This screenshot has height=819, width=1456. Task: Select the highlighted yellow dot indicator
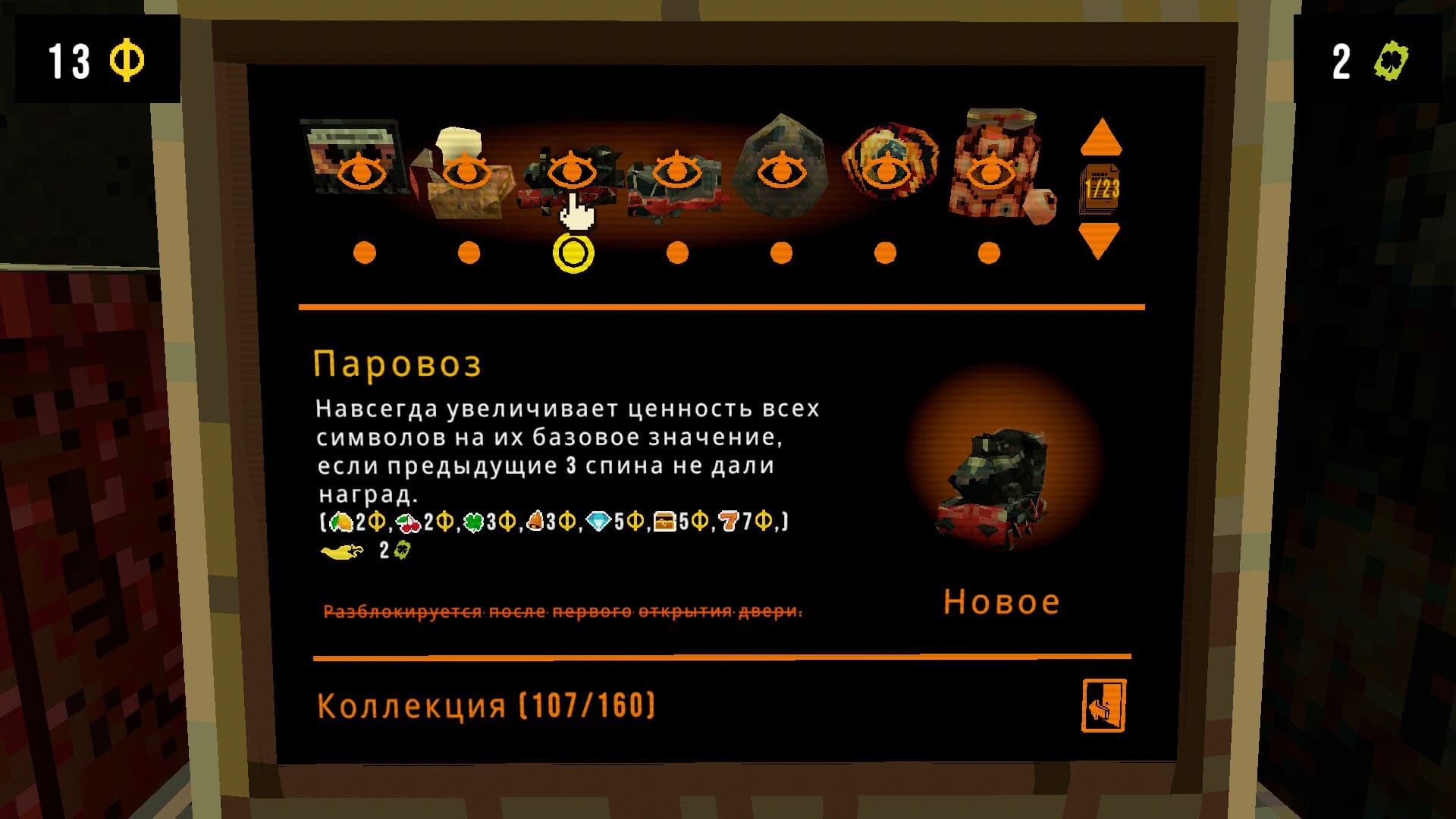(573, 251)
